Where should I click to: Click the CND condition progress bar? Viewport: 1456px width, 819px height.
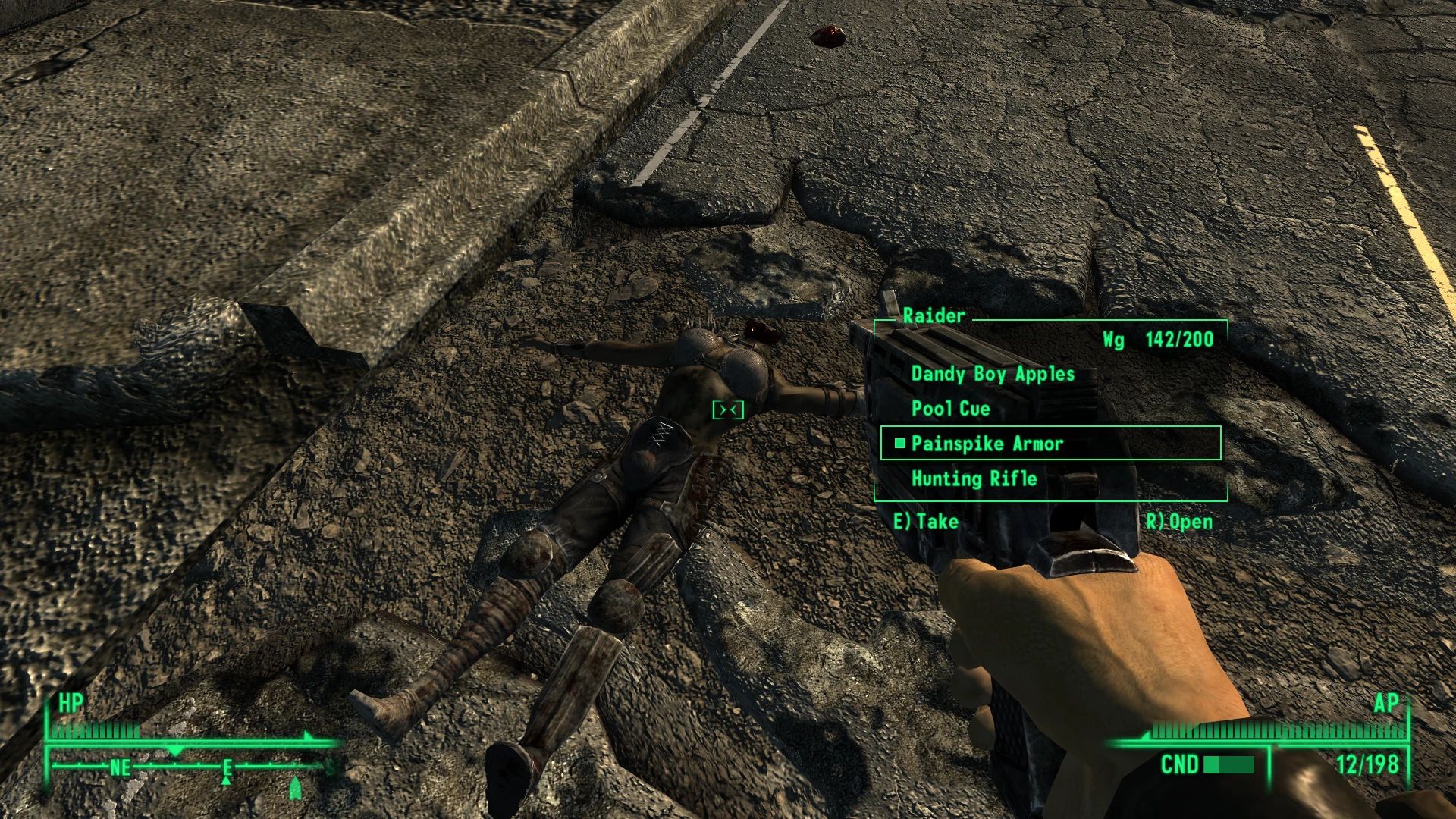click(x=1228, y=766)
